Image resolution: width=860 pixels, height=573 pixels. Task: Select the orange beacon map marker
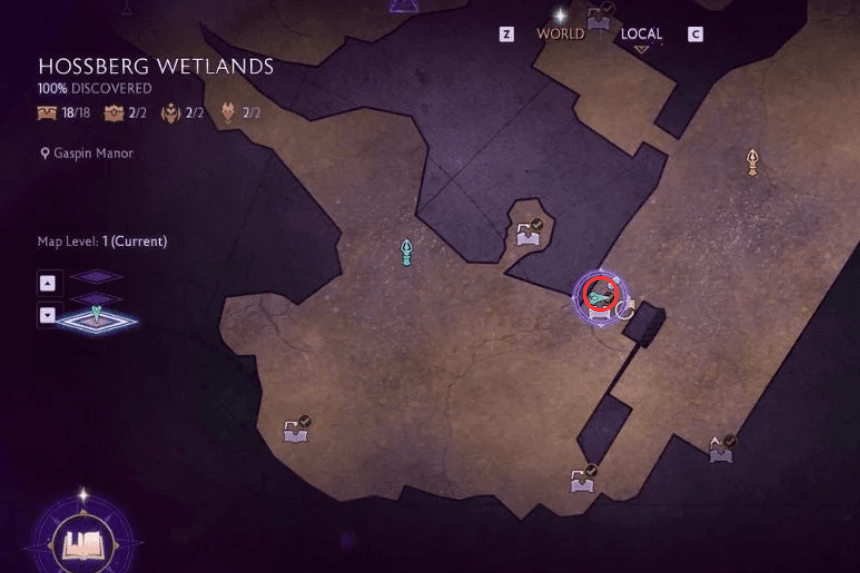click(x=752, y=162)
